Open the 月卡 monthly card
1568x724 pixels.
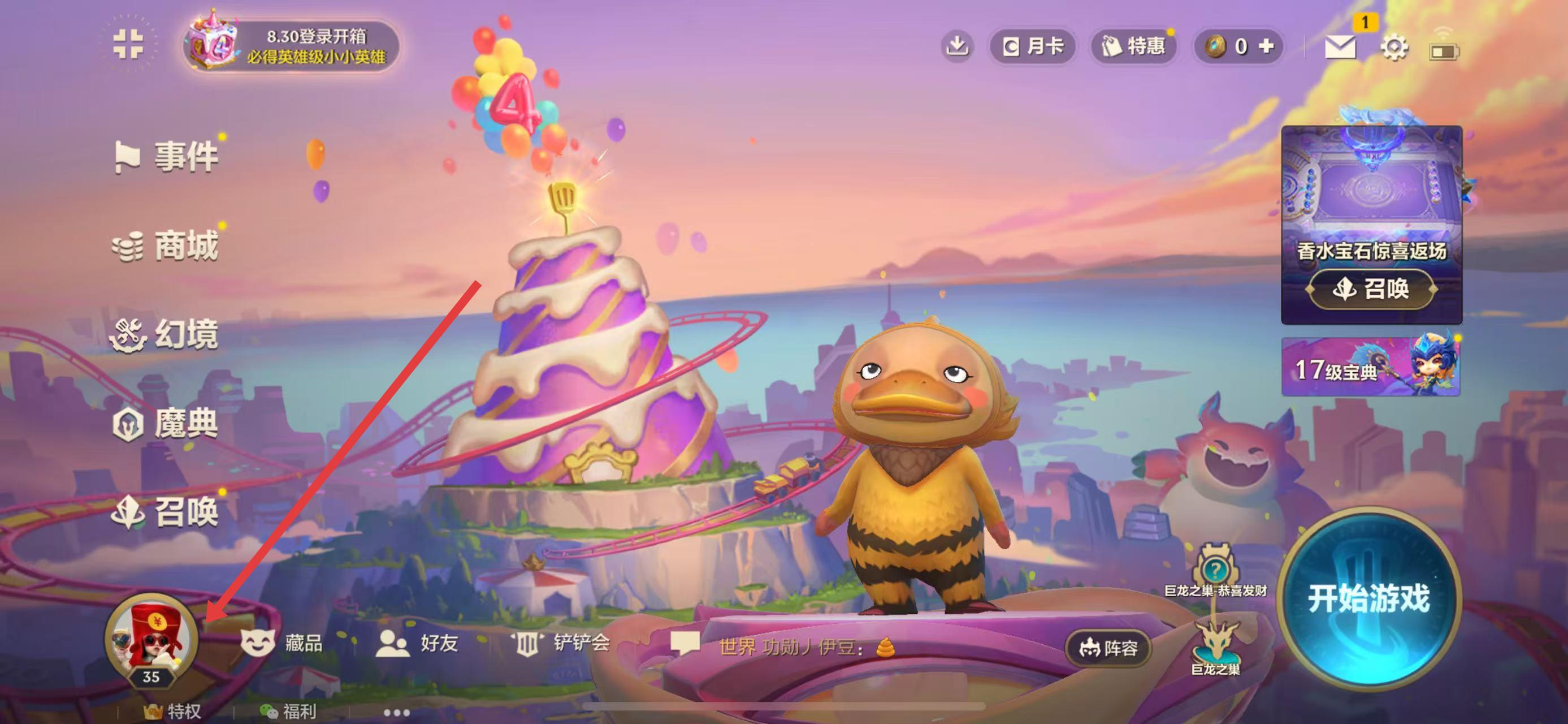click(1033, 46)
